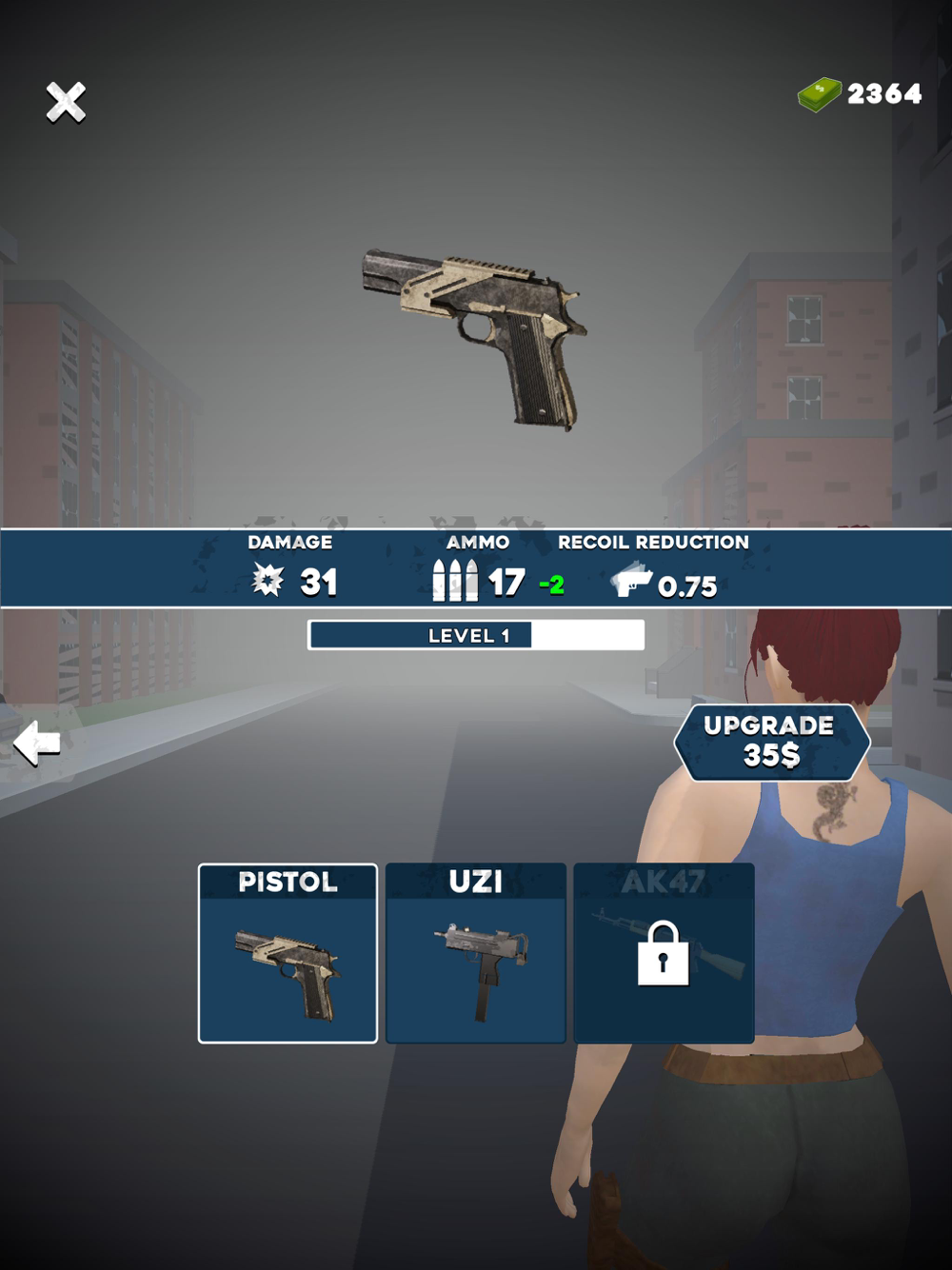The height and width of the screenshot is (1270, 952).
Task: Go back with the white arrow
Action: (x=38, y=743)
